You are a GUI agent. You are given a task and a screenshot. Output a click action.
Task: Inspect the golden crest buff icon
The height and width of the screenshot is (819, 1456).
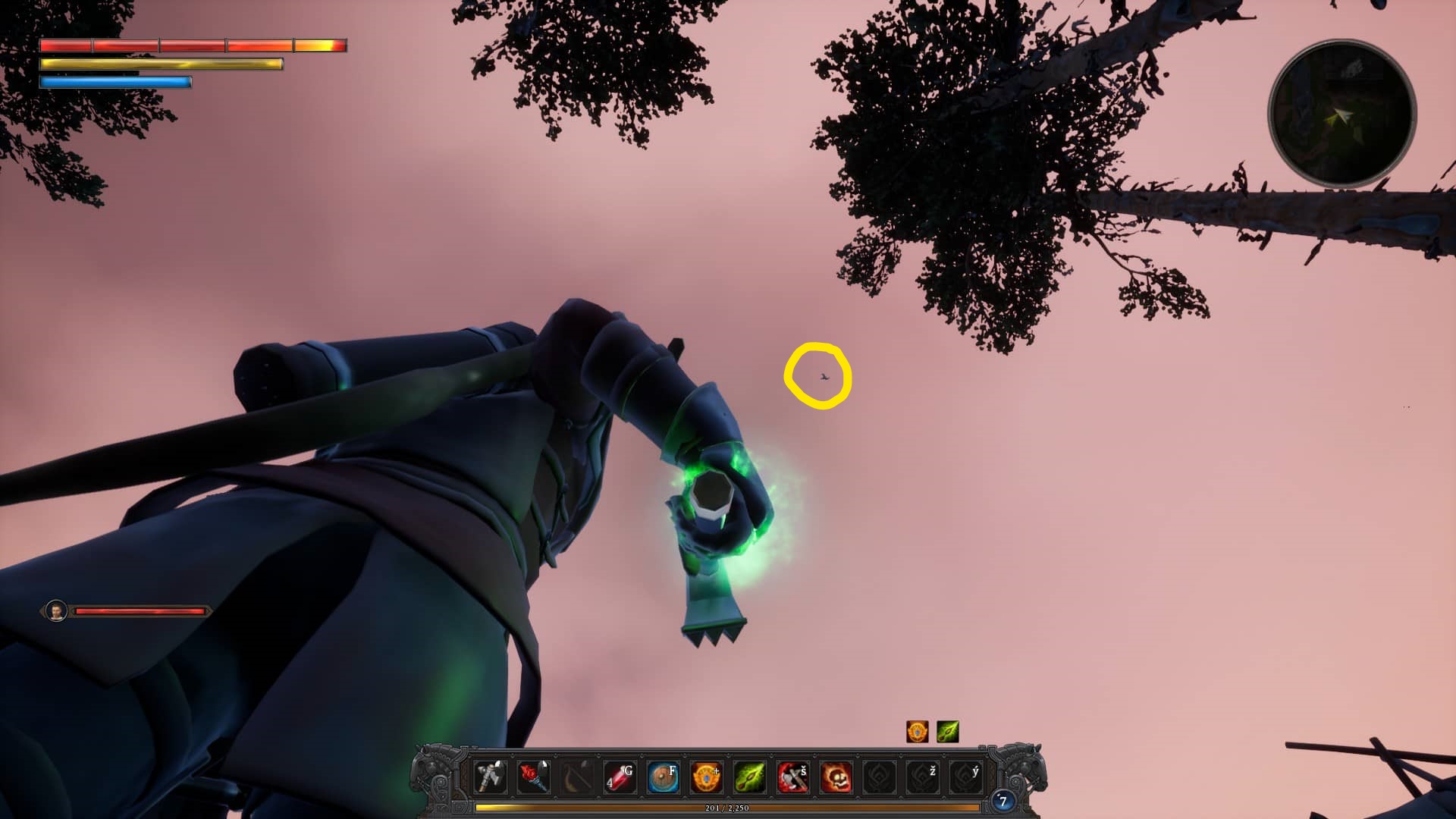click(x=918, y=732)
